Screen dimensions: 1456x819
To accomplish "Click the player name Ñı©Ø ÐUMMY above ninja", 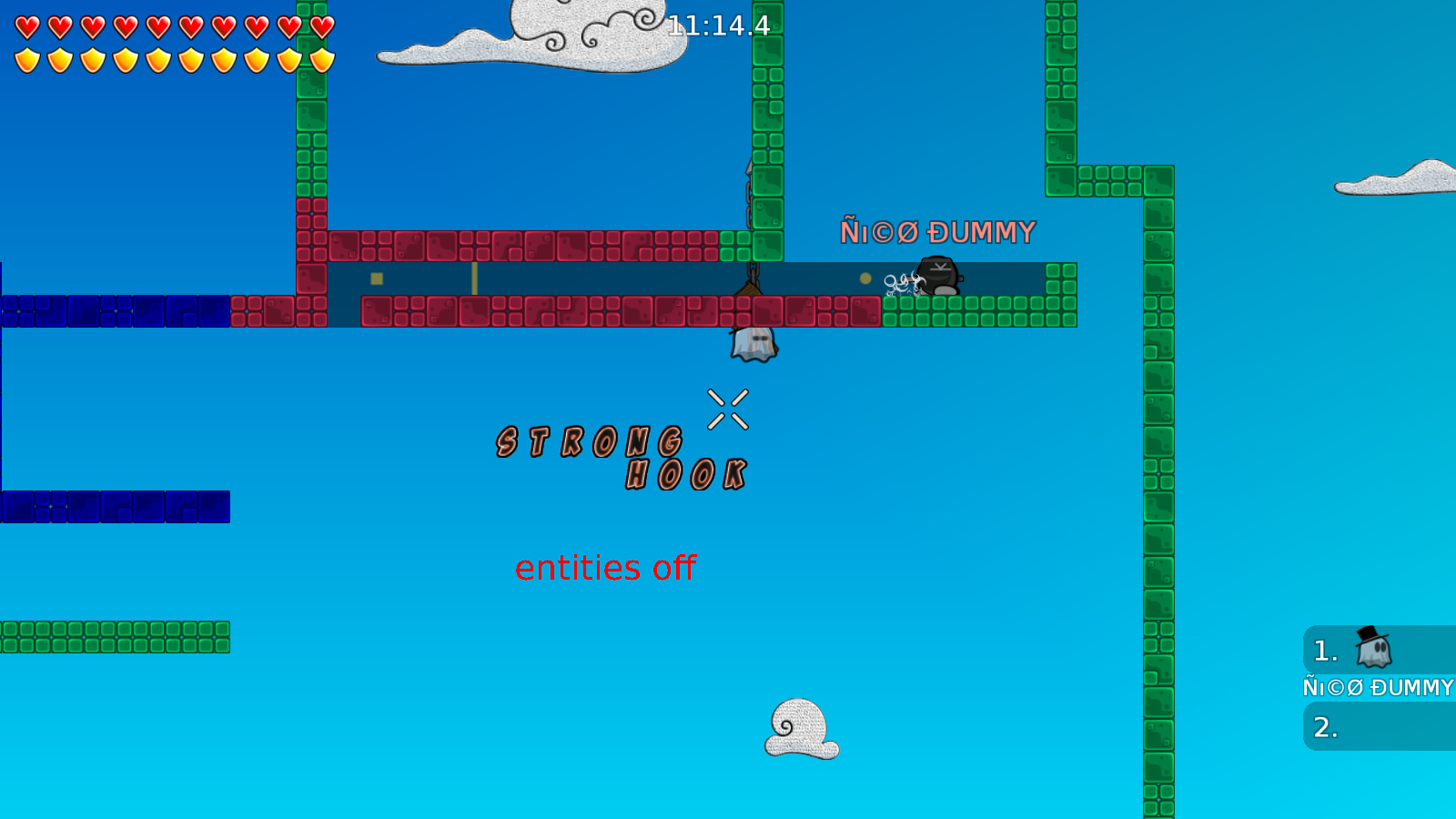I will pyautogui.click(x=935, y=232).
